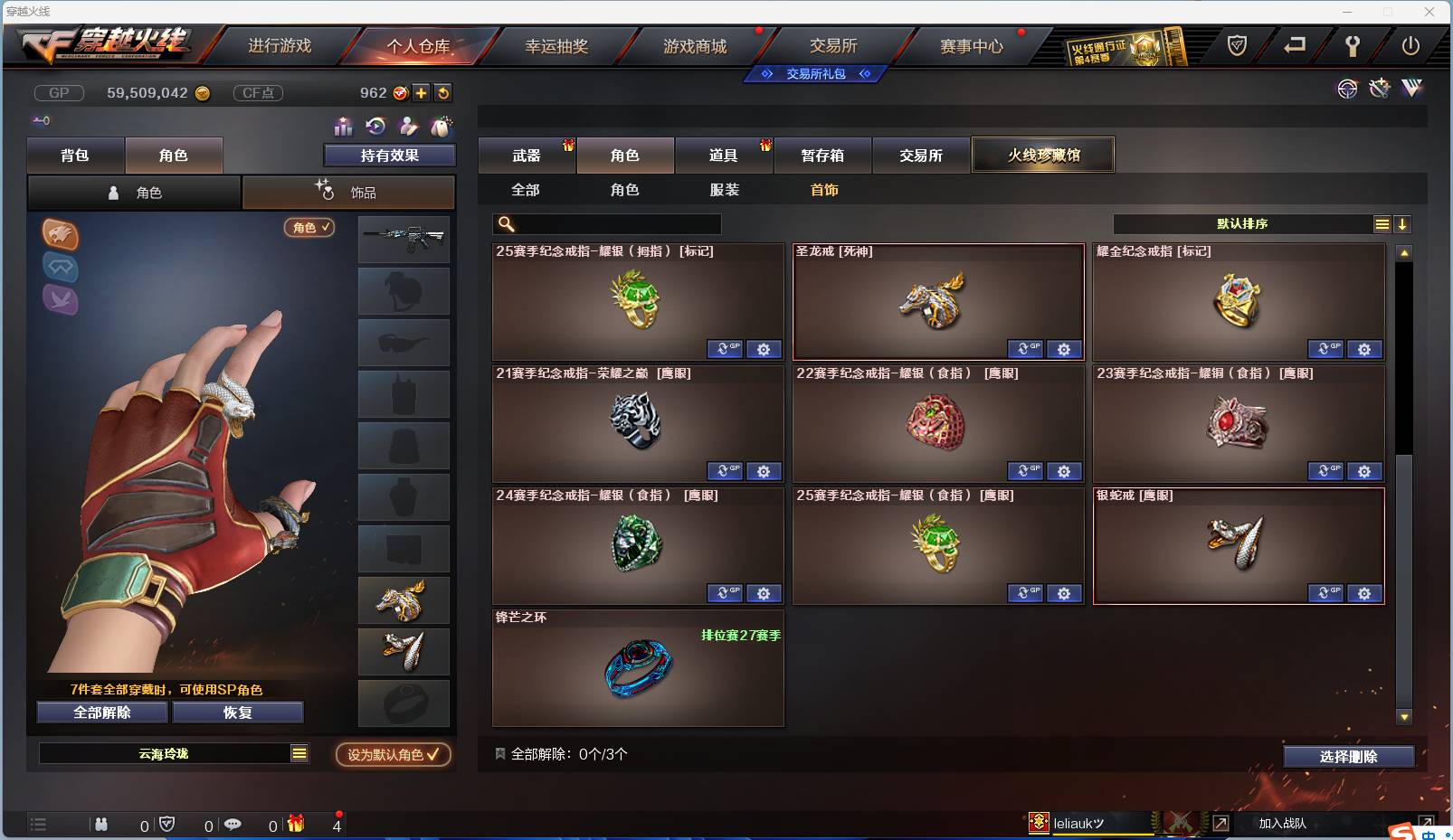The image size is (1453, 840).
Task: Toggle the 角色 filter badge above the character preview
Action: tap(309, 228)
